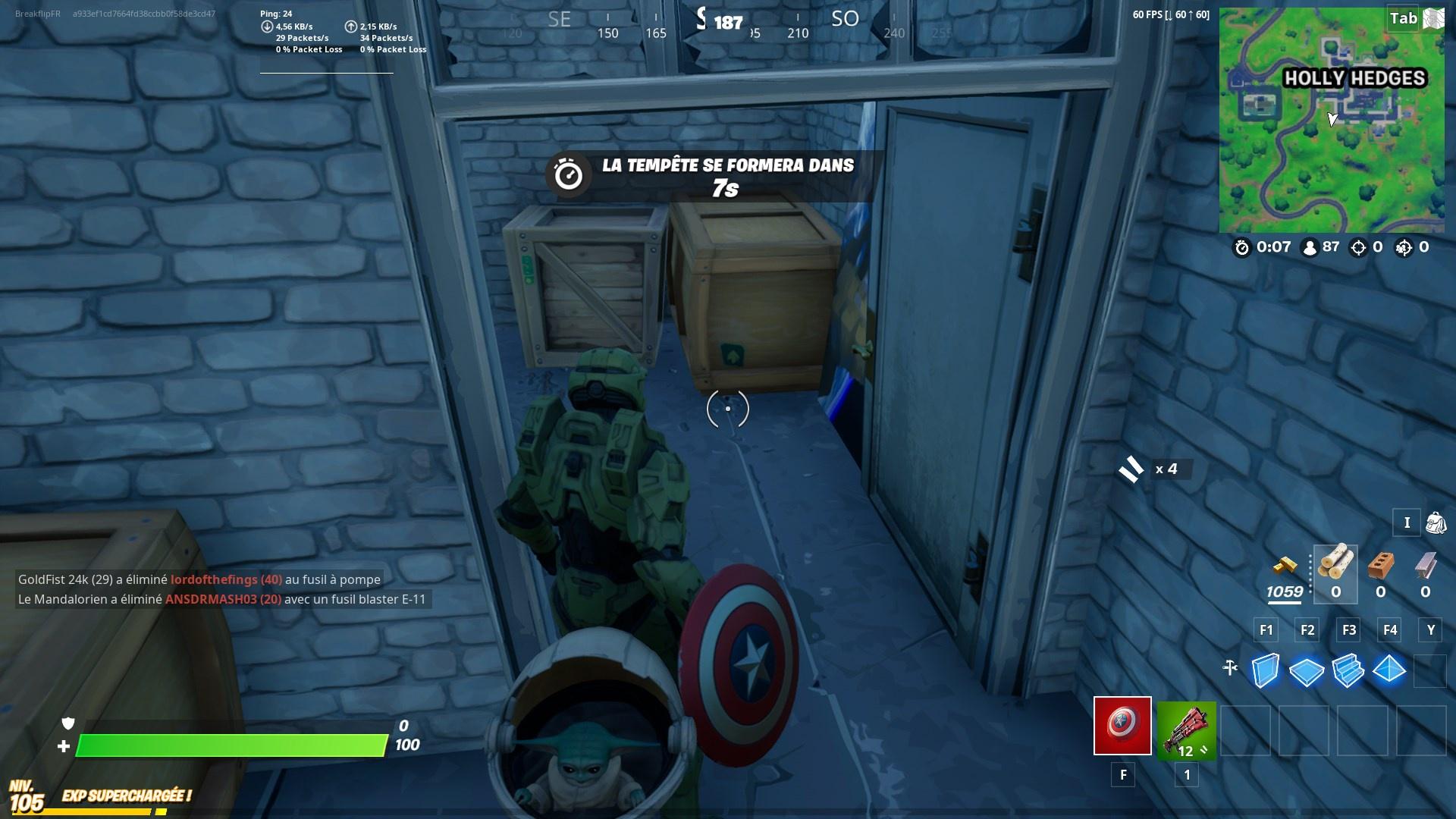
Task: Select the wall build piece icon
Action: (x=1265, y=670)
